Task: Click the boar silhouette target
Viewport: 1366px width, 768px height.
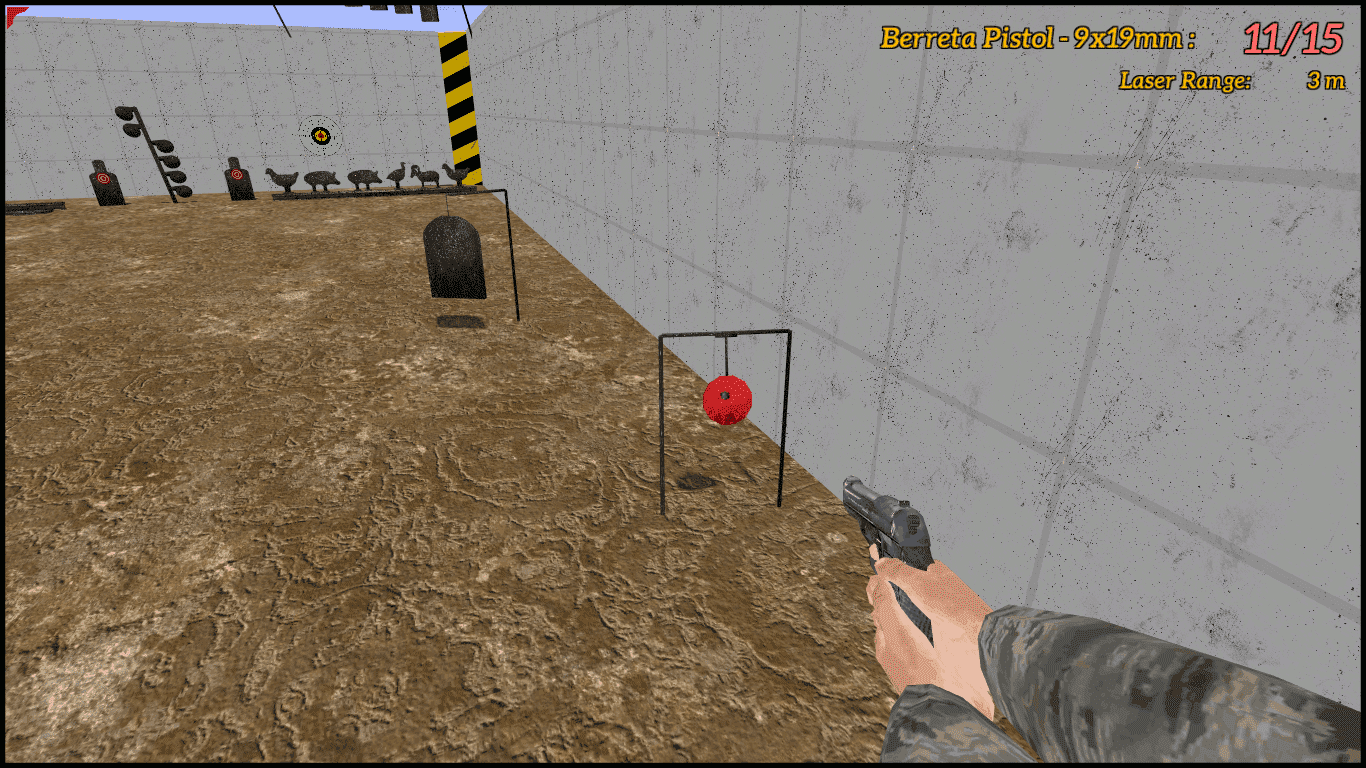Action: pos(365,179)
